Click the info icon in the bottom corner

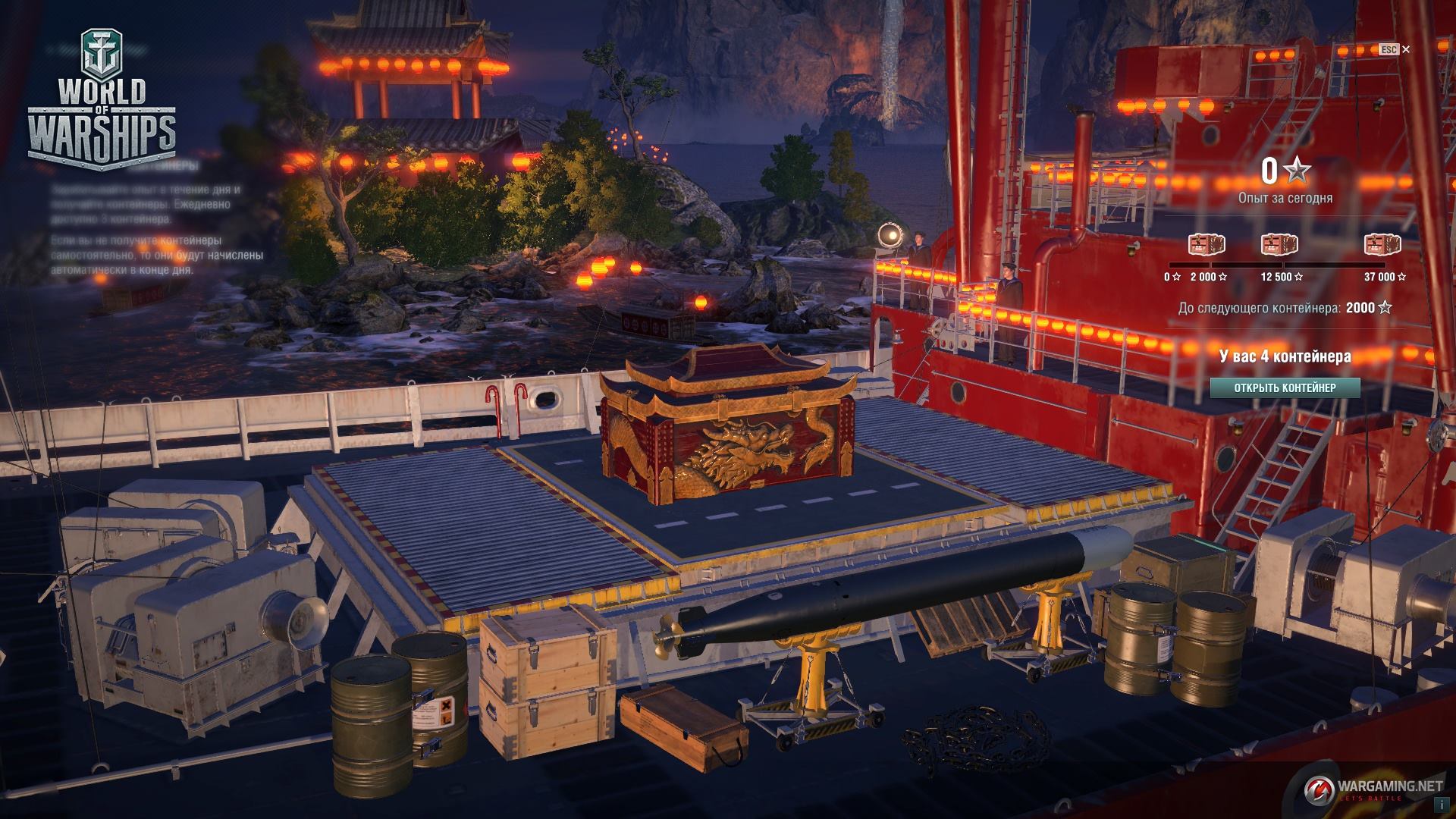[1438, 800]
